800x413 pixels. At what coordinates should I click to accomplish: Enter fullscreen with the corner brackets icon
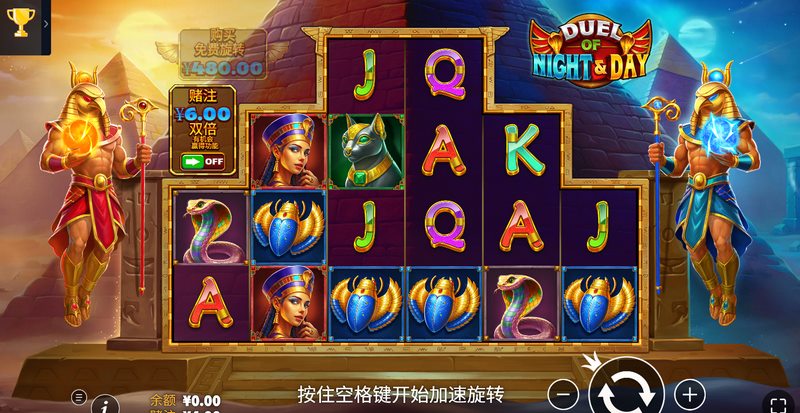[779, 404]
